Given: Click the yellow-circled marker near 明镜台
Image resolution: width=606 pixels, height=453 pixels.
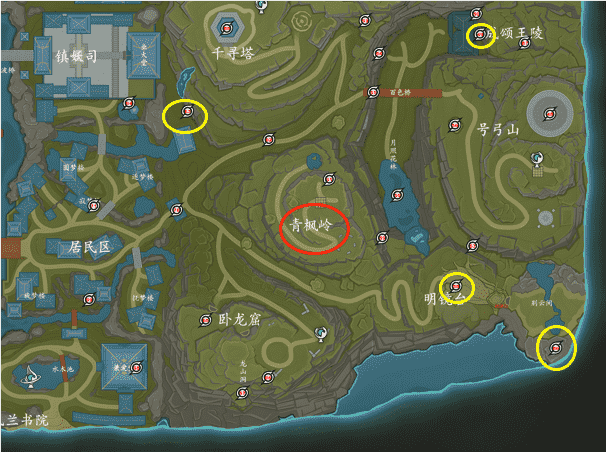Looking at the screenshot, I should pyautogui.click(x=456, y=287).
